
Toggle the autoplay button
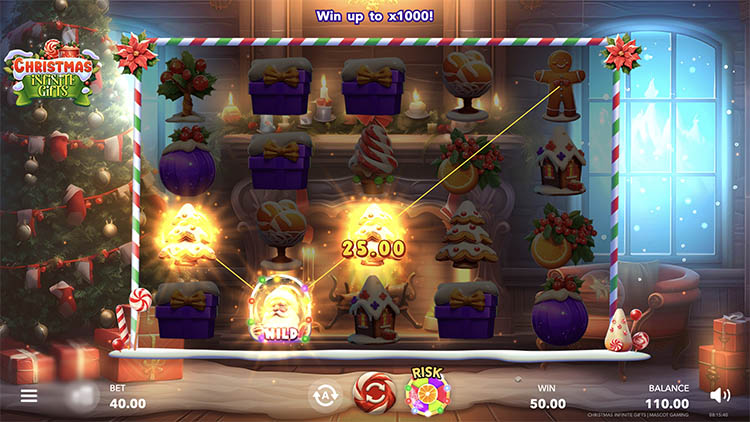(323, 394)
